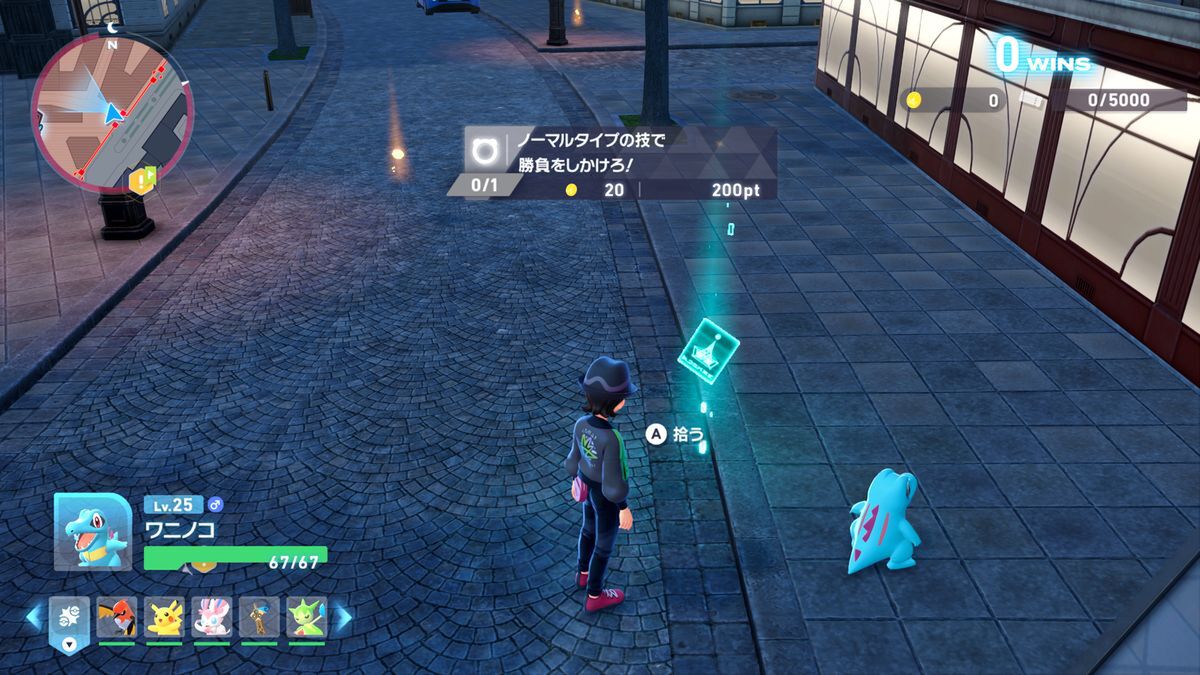The width and height of the screenshot is (1200, 675).
Task: Pick Honedge from the party bar
Action: point(259,618)
